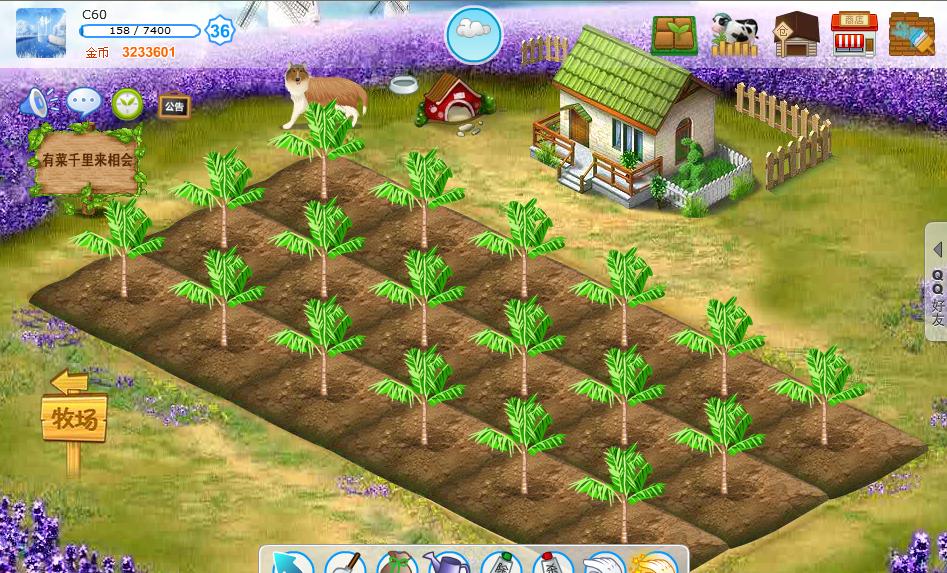947x573 pixels.
Task: Open the 公告 announcement board
Action: click(173, 105)
